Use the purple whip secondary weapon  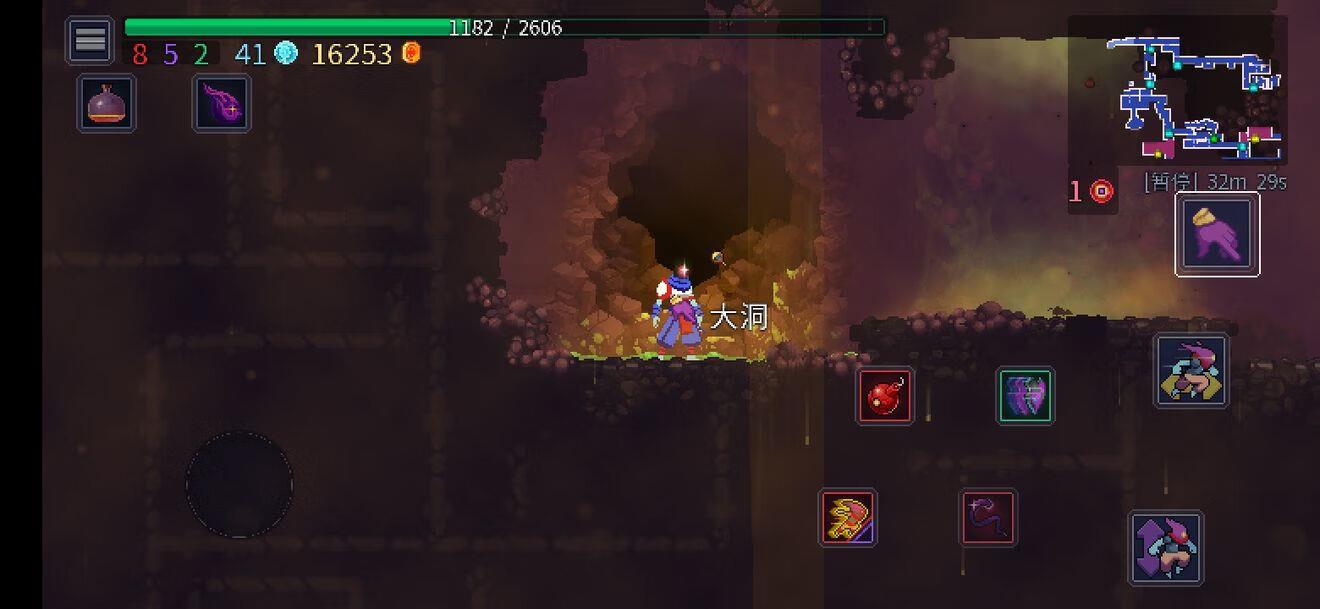coord(989,517)
